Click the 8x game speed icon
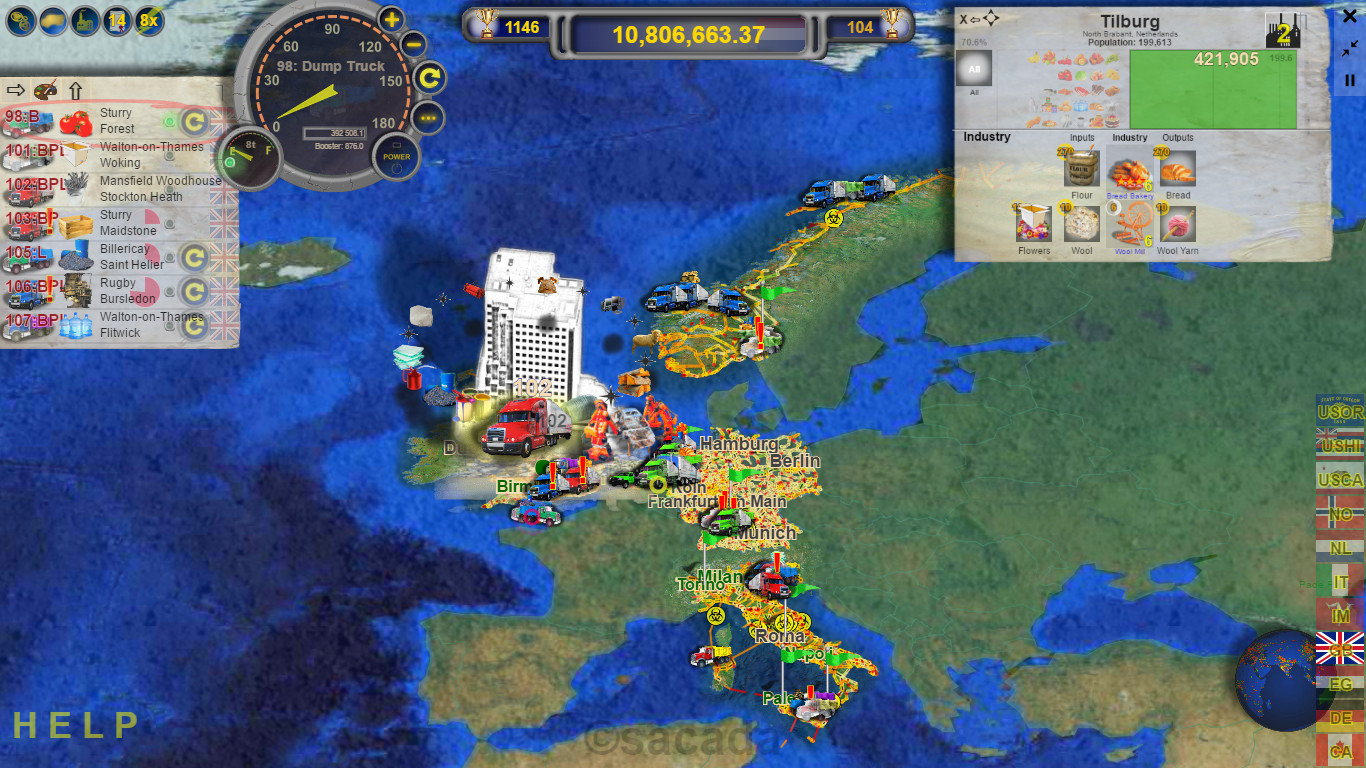Image resolution: width=1366 pixels, height=768 pixels. (146, 20)
